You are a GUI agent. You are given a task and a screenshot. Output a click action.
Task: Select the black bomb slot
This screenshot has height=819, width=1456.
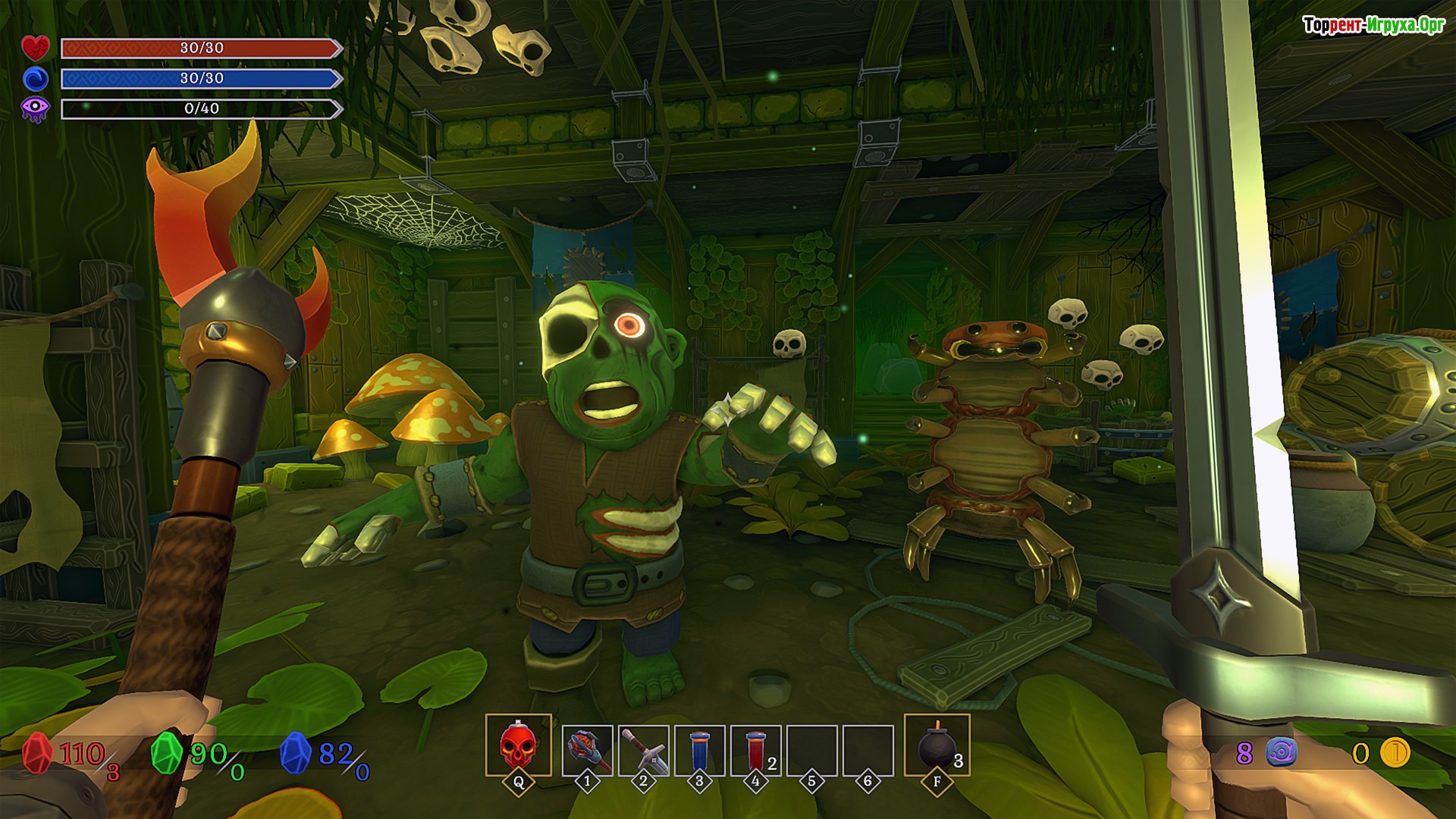(x=937, y=745)
